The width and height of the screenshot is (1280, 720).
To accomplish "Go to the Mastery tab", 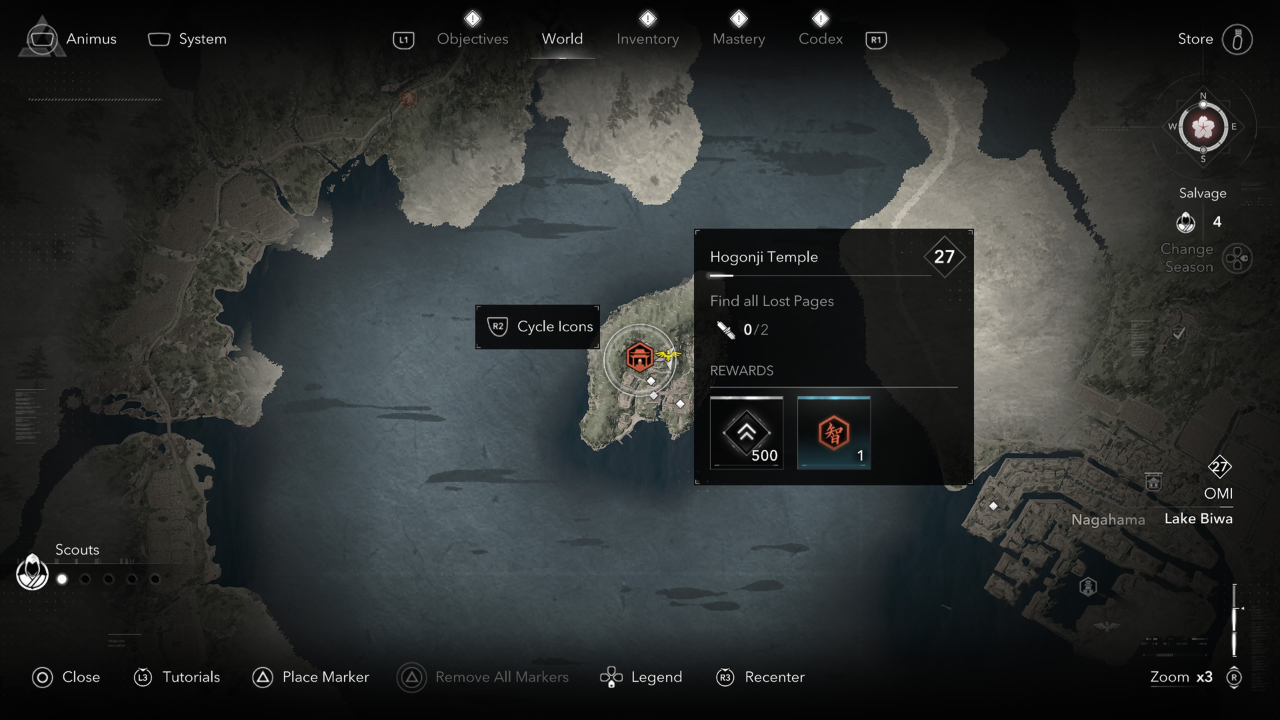I will (738, 39).
